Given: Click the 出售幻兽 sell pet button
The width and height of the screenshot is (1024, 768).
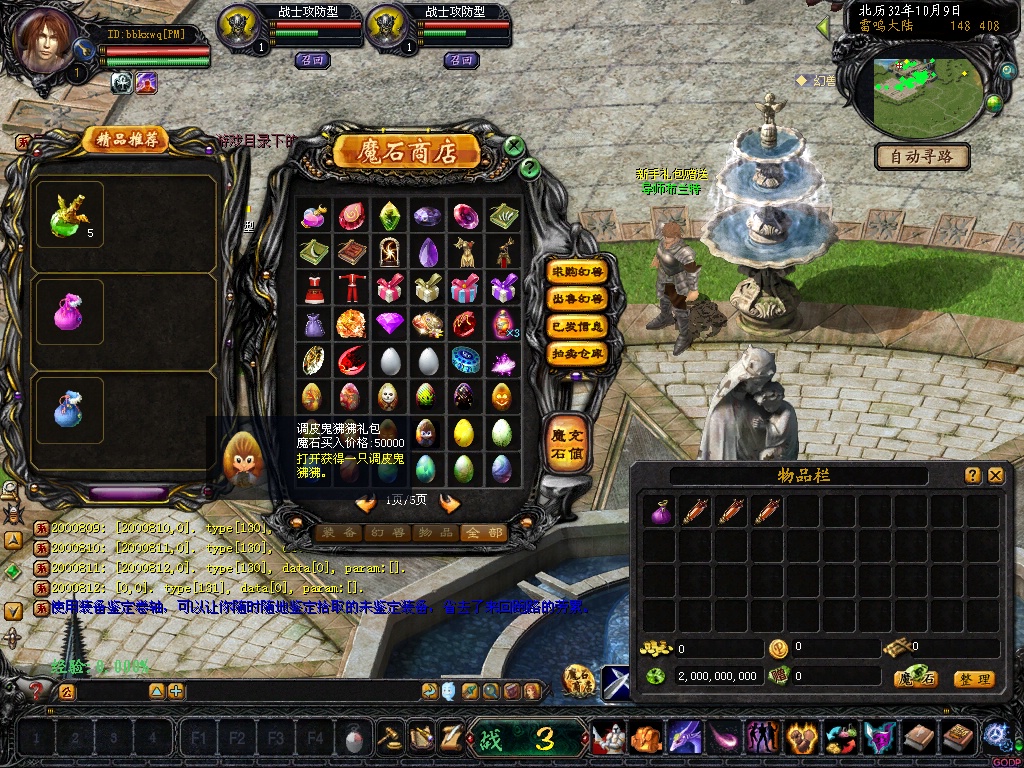Looking at the screenshot, I should tap(578, 298).
